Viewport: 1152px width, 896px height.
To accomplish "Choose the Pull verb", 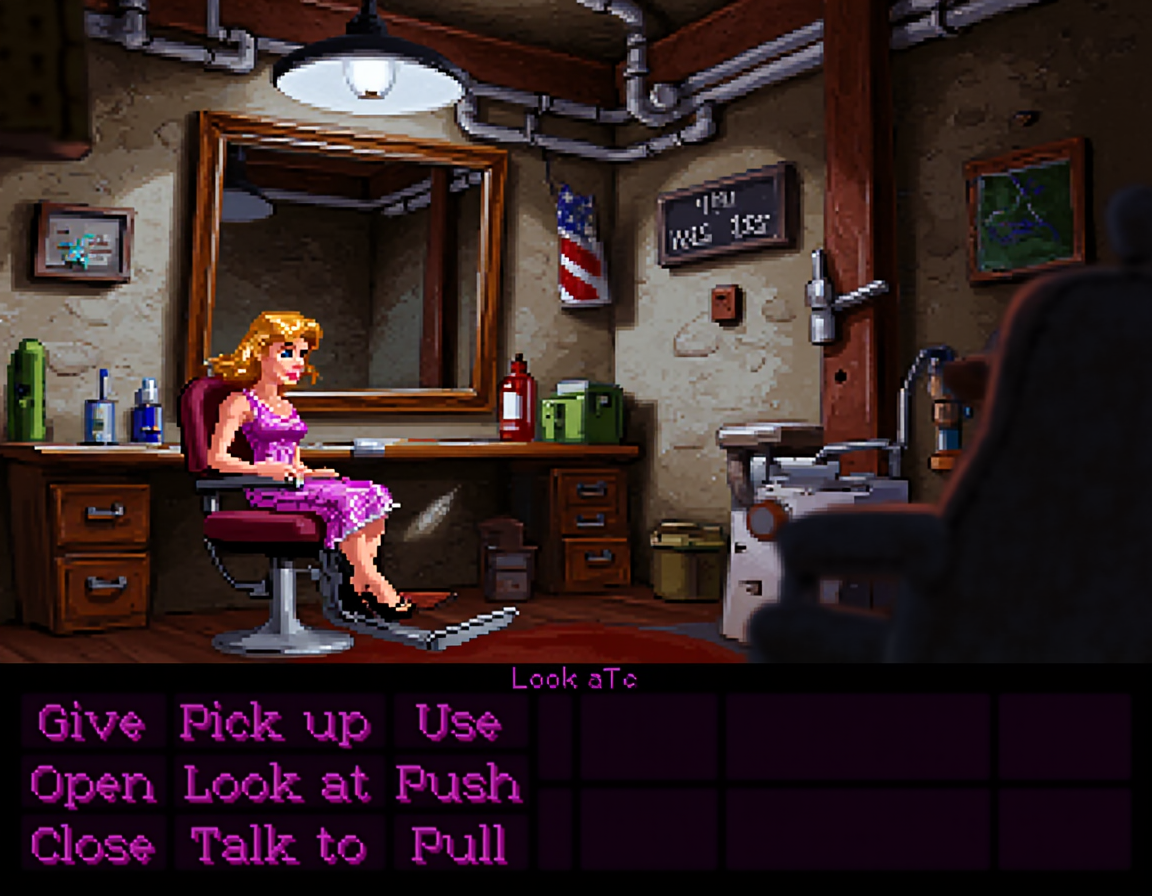I will (459, 846).
